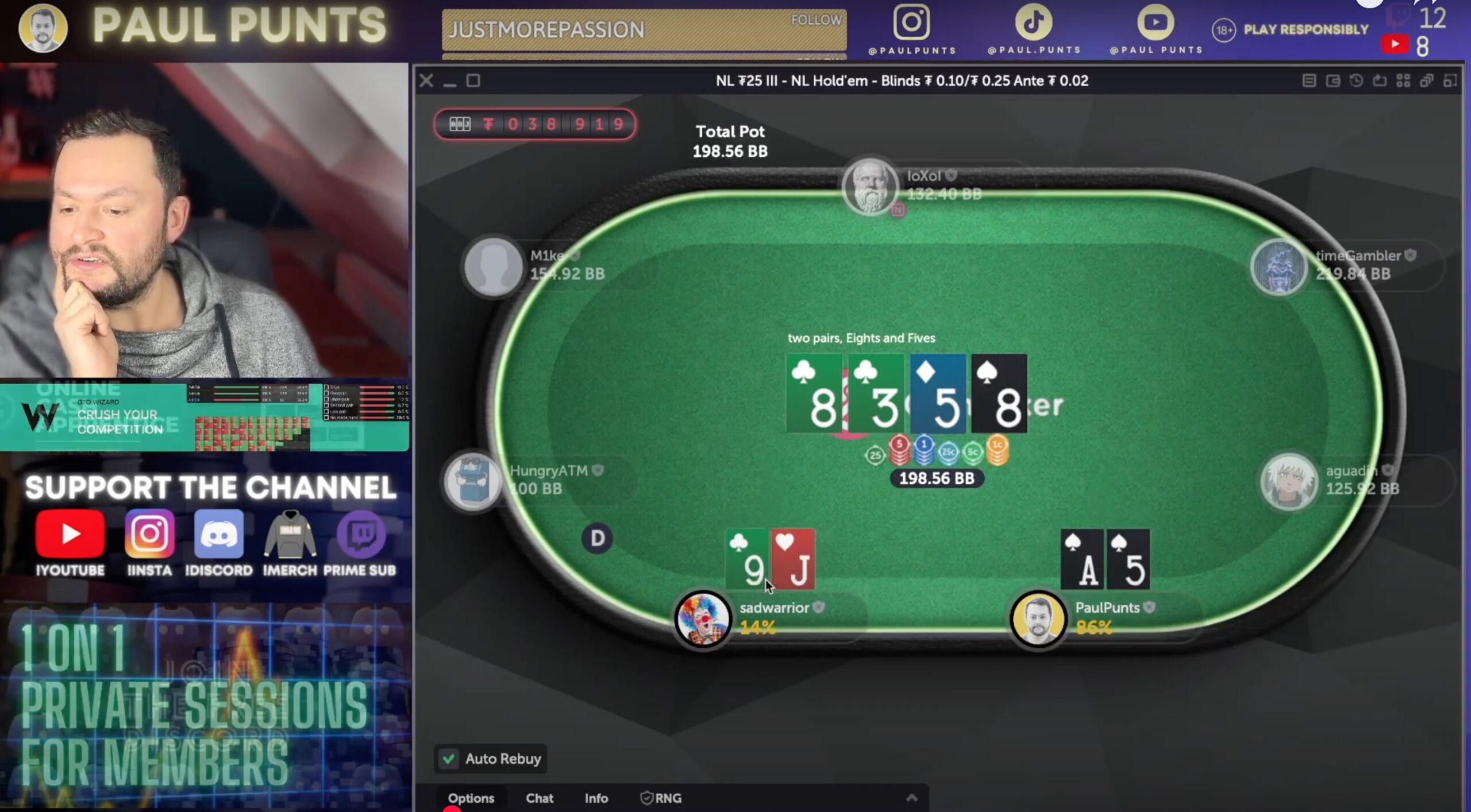The width and height of the screenshot is (1471, 812).
Task: Maximize the poker table window
Action: pyautogui.click(x=473, y=81)
